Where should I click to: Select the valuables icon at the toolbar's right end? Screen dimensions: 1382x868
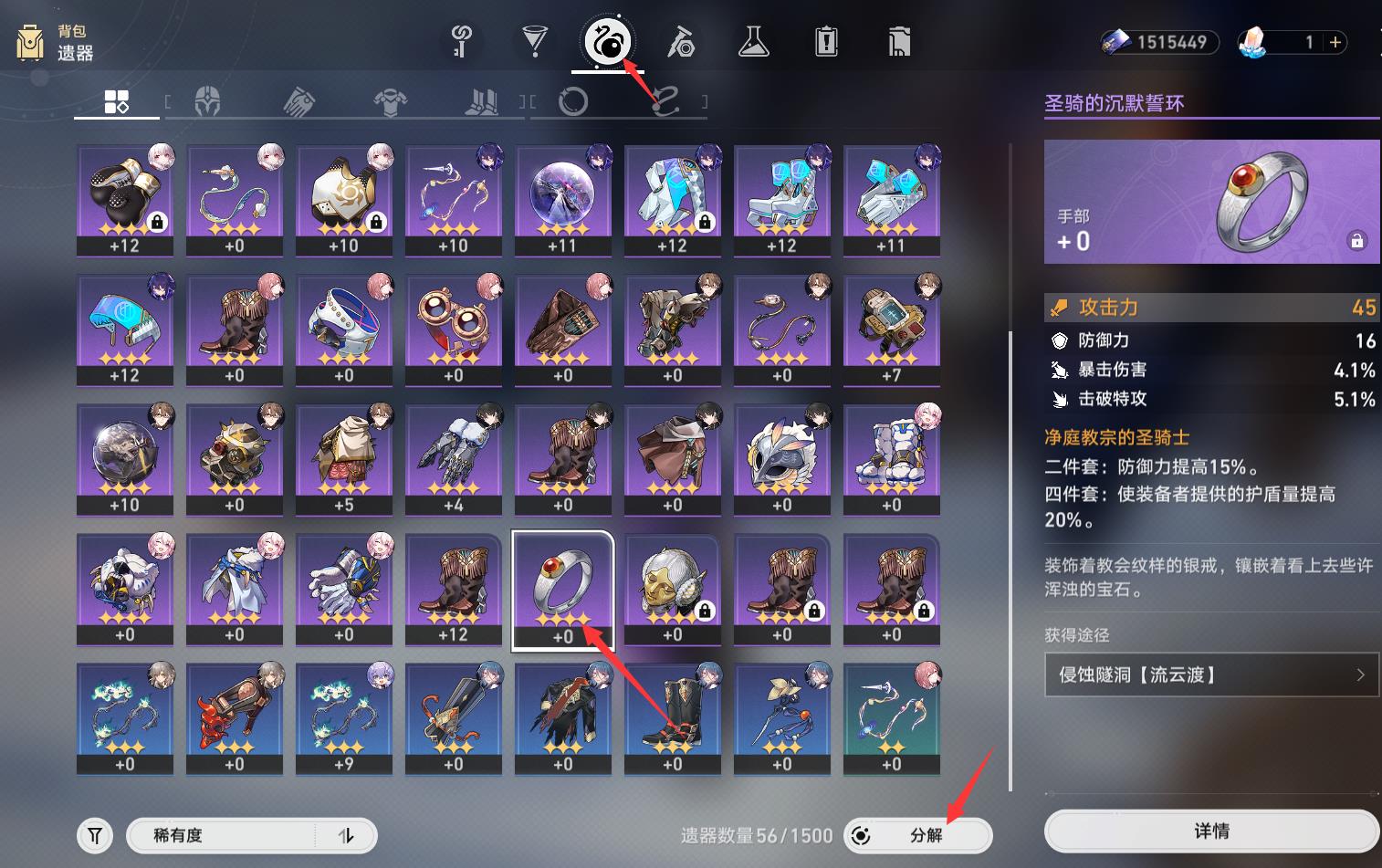pyautogui.click(x=898, y=41)
